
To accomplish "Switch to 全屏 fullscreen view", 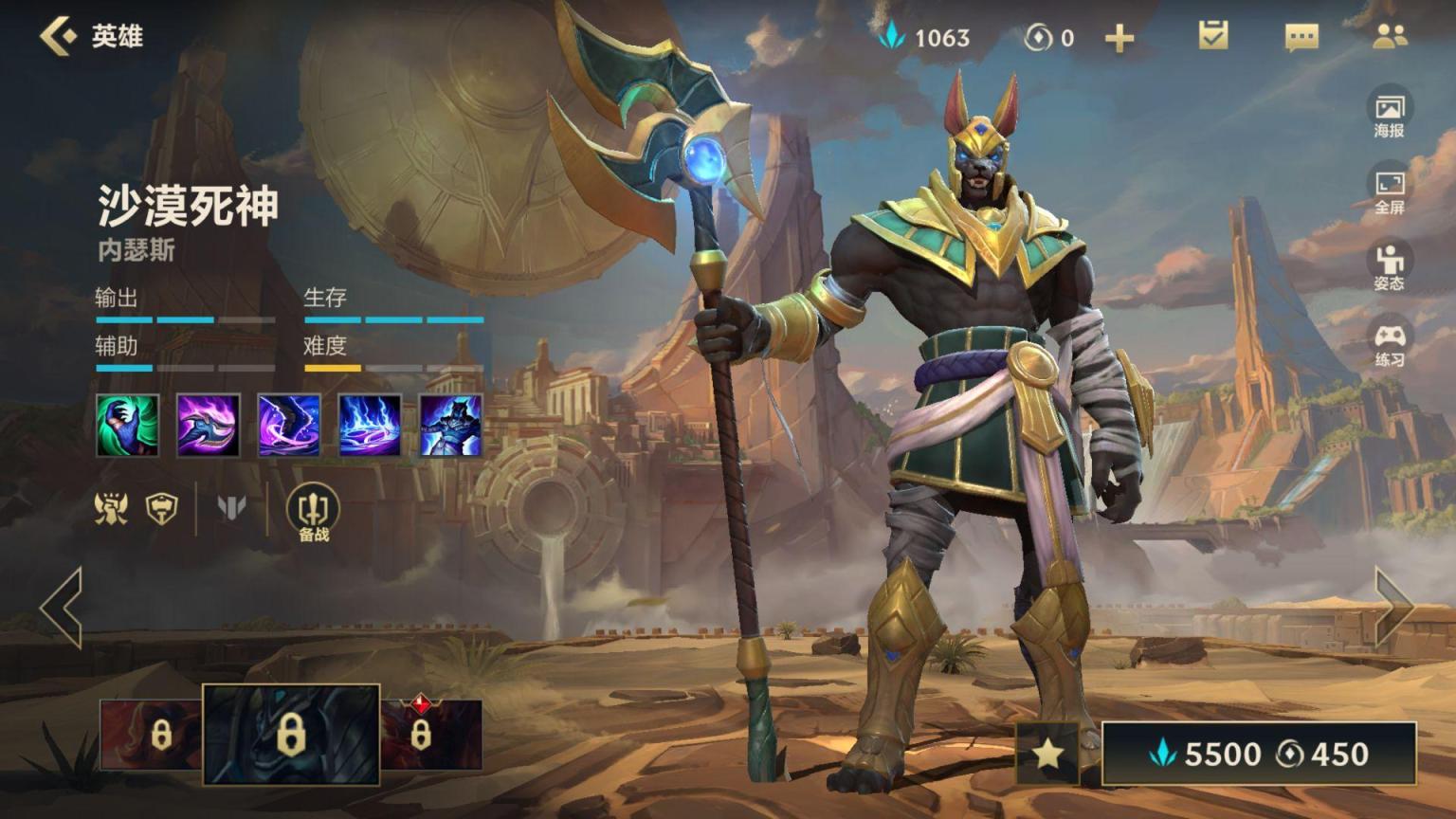I will coord(1390,191).
